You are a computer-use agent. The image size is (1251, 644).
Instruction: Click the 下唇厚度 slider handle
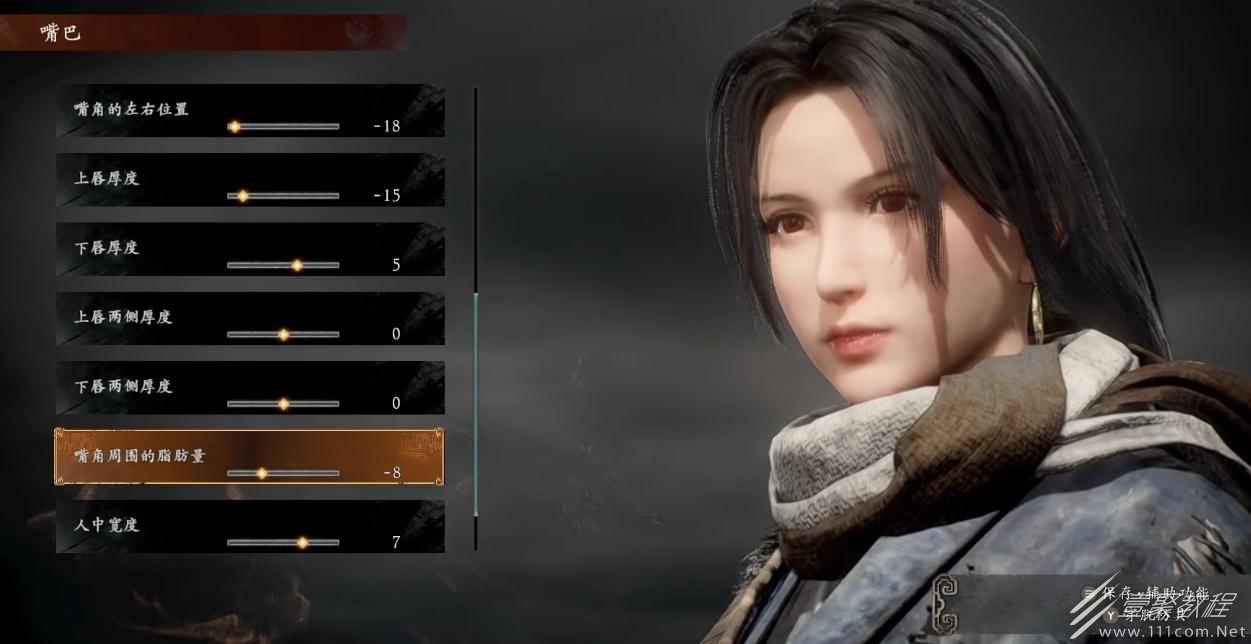[x=296, y=265]
